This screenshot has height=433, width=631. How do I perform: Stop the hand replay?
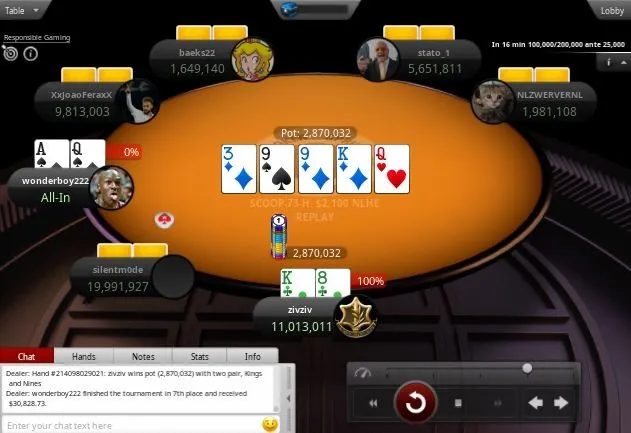pyautogui.click(x=458, y=404)
